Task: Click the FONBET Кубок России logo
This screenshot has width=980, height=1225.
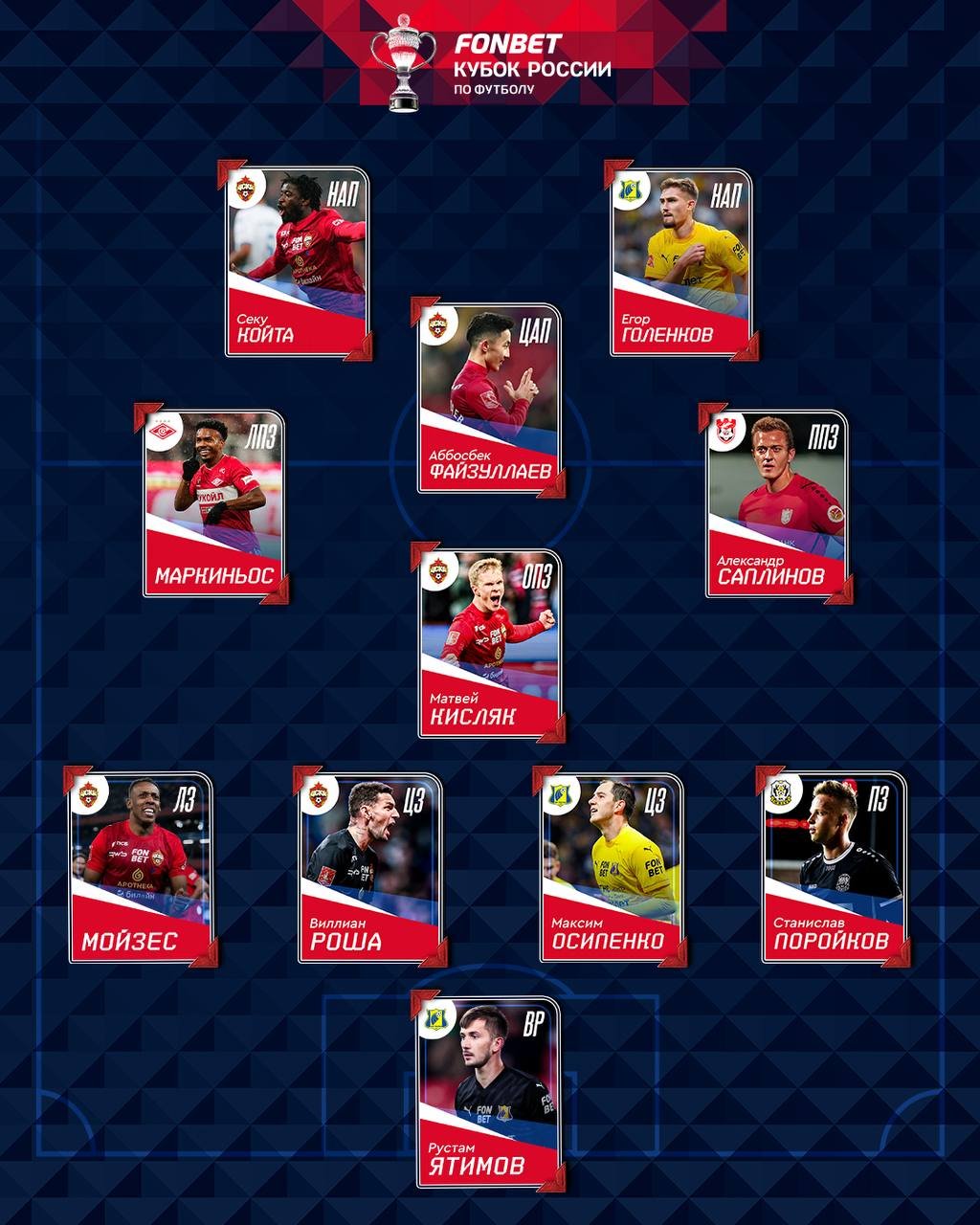Action: tap(490, 65)
